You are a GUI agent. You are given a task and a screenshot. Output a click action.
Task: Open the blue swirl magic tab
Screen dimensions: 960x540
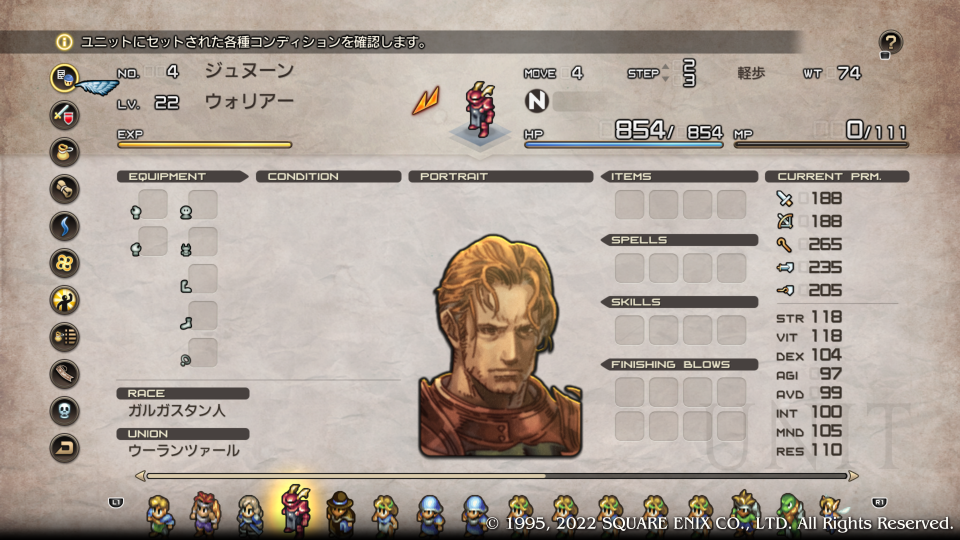point(65,225)
